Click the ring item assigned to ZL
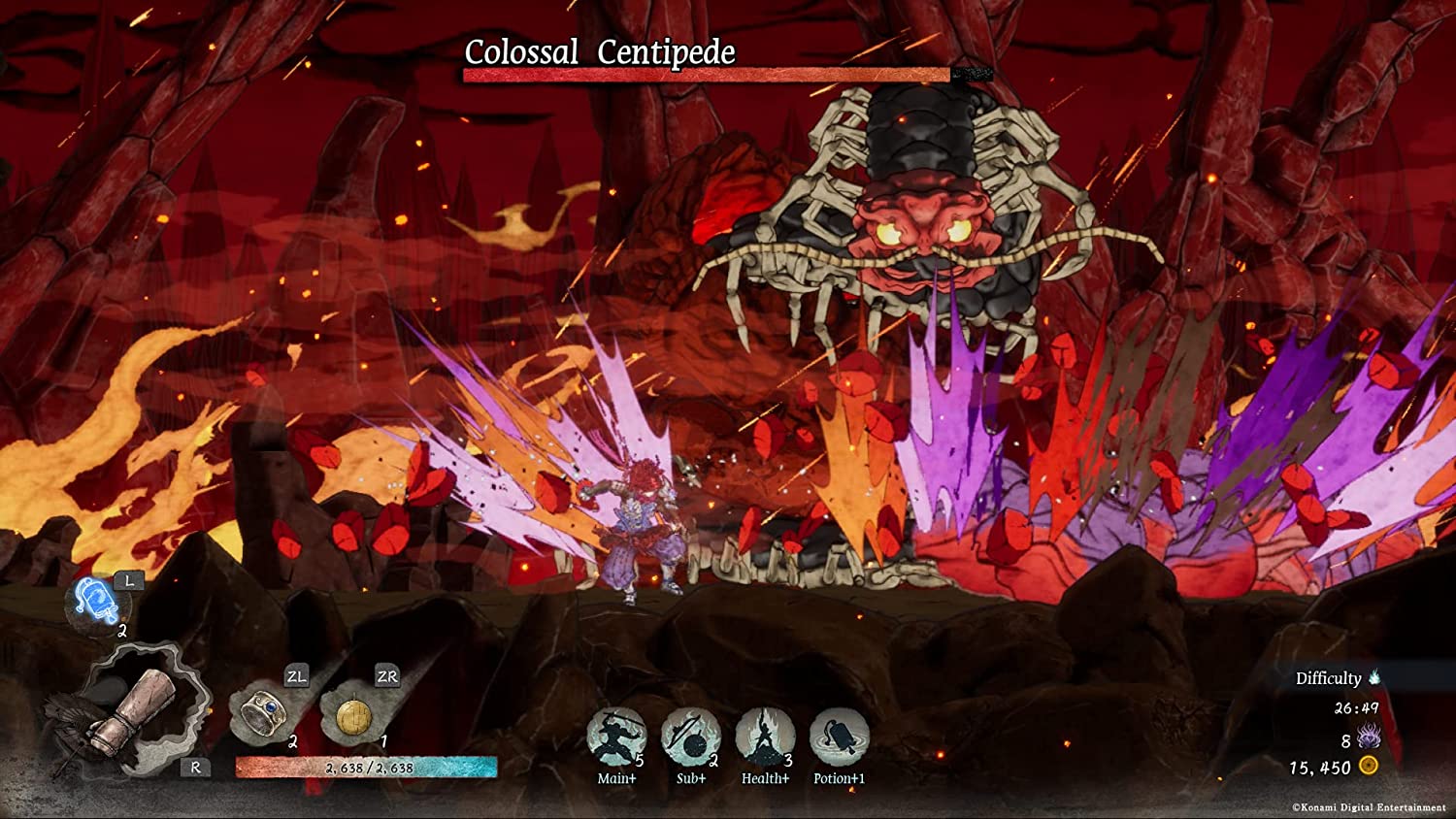 tap(264, 715)
